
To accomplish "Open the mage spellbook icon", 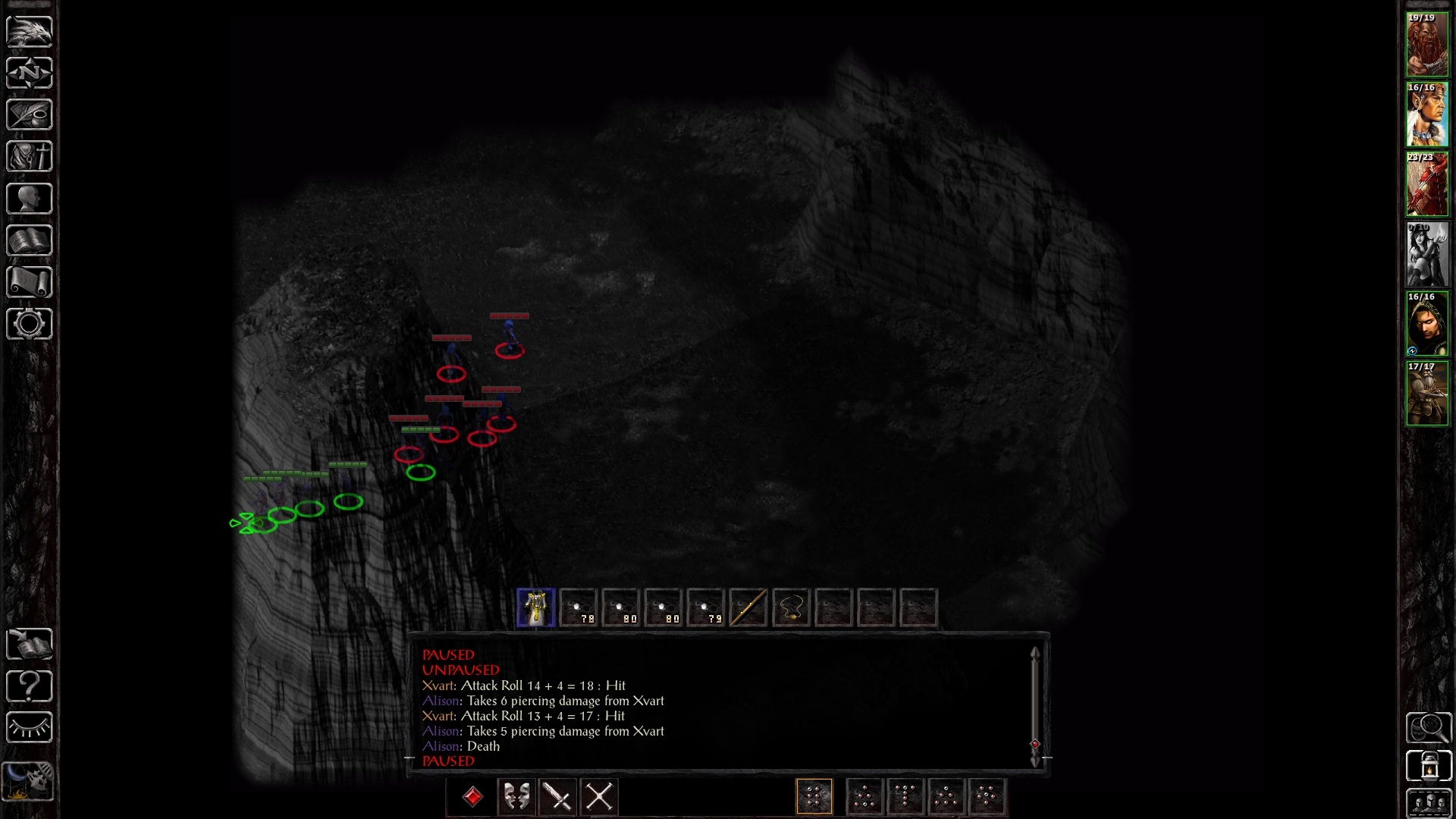I will coord(30,240).
